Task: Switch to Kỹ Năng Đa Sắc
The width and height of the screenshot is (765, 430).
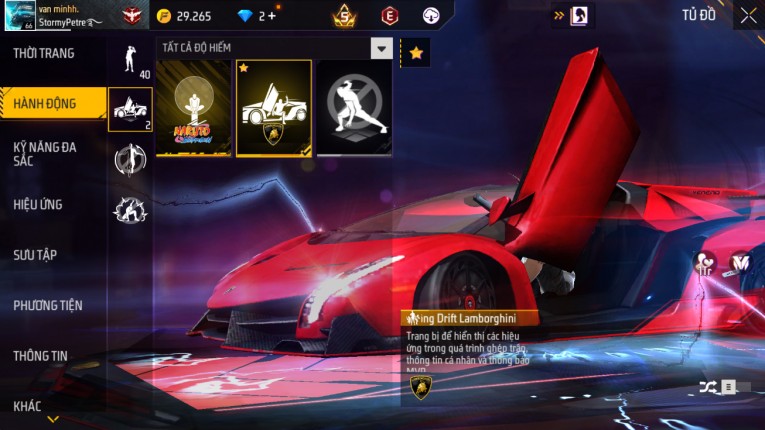Action: pyautogui.click(x=45, y=153)
